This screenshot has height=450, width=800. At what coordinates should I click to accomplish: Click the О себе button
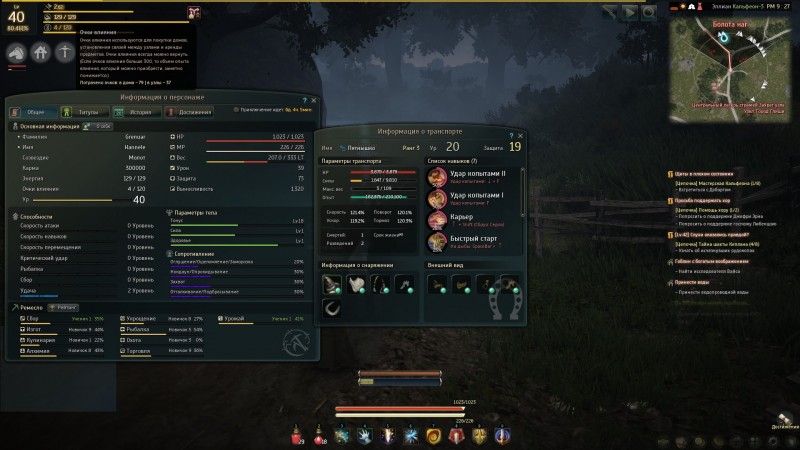[x=102, y=126]
